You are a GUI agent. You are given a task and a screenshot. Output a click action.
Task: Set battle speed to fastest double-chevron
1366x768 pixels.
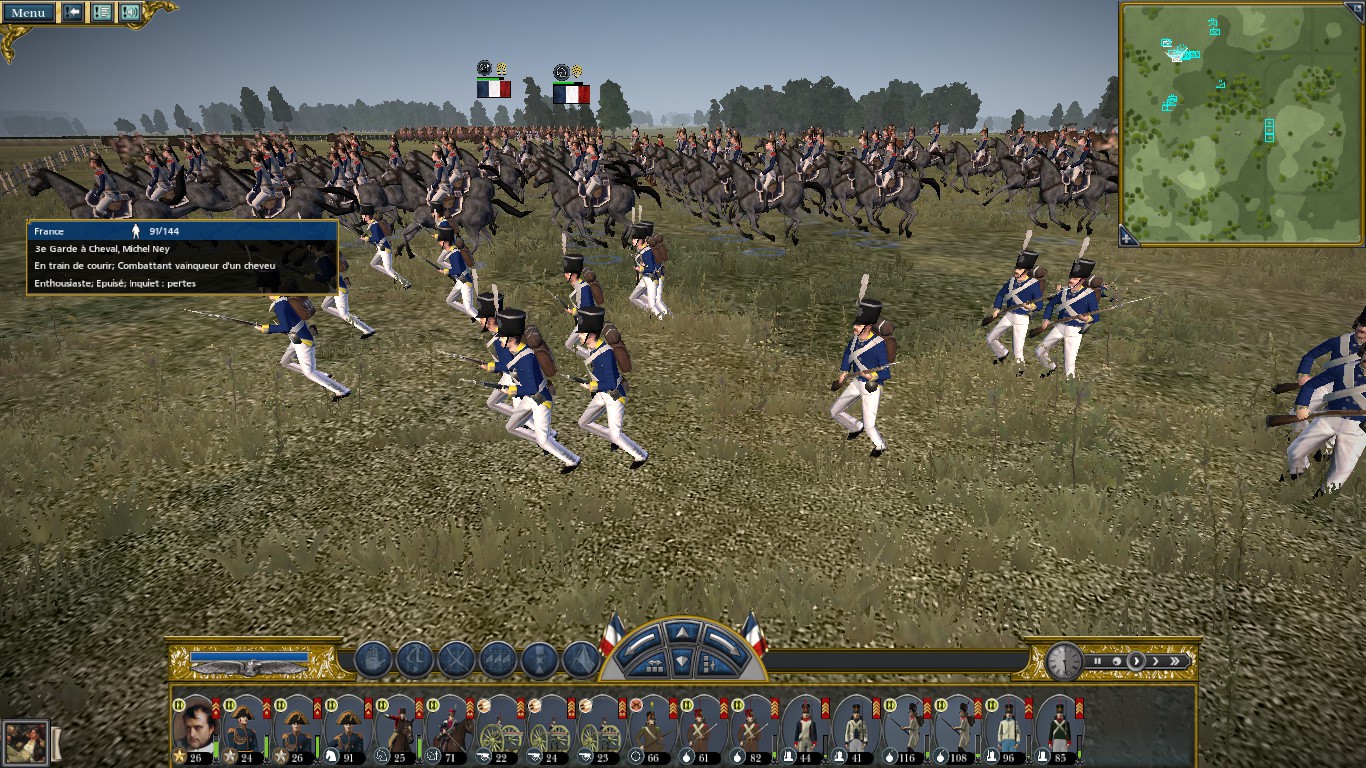click(x=1175, y=661)
